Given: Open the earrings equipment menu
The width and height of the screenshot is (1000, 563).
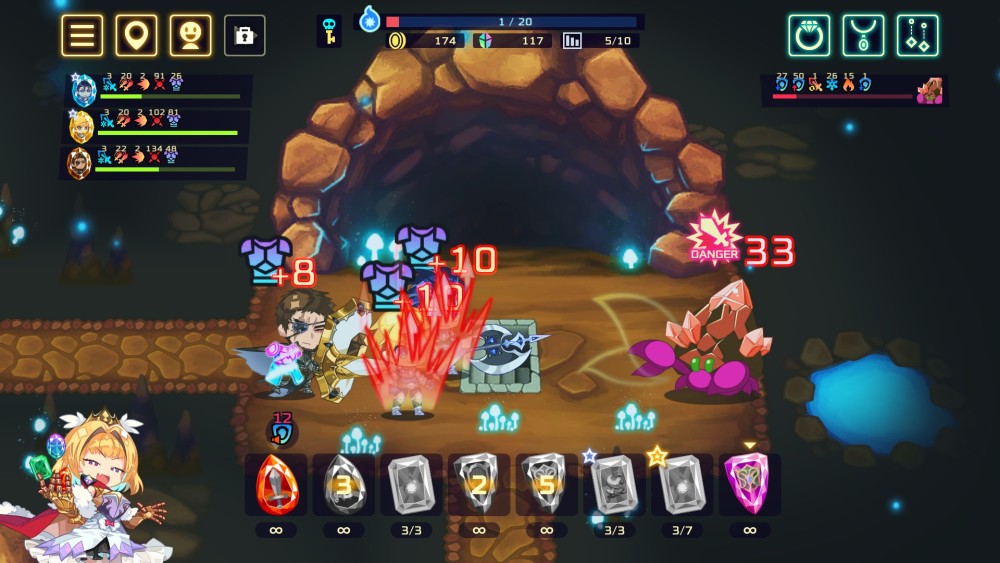Looking at the screenshot, I should (x=917, y=35).
